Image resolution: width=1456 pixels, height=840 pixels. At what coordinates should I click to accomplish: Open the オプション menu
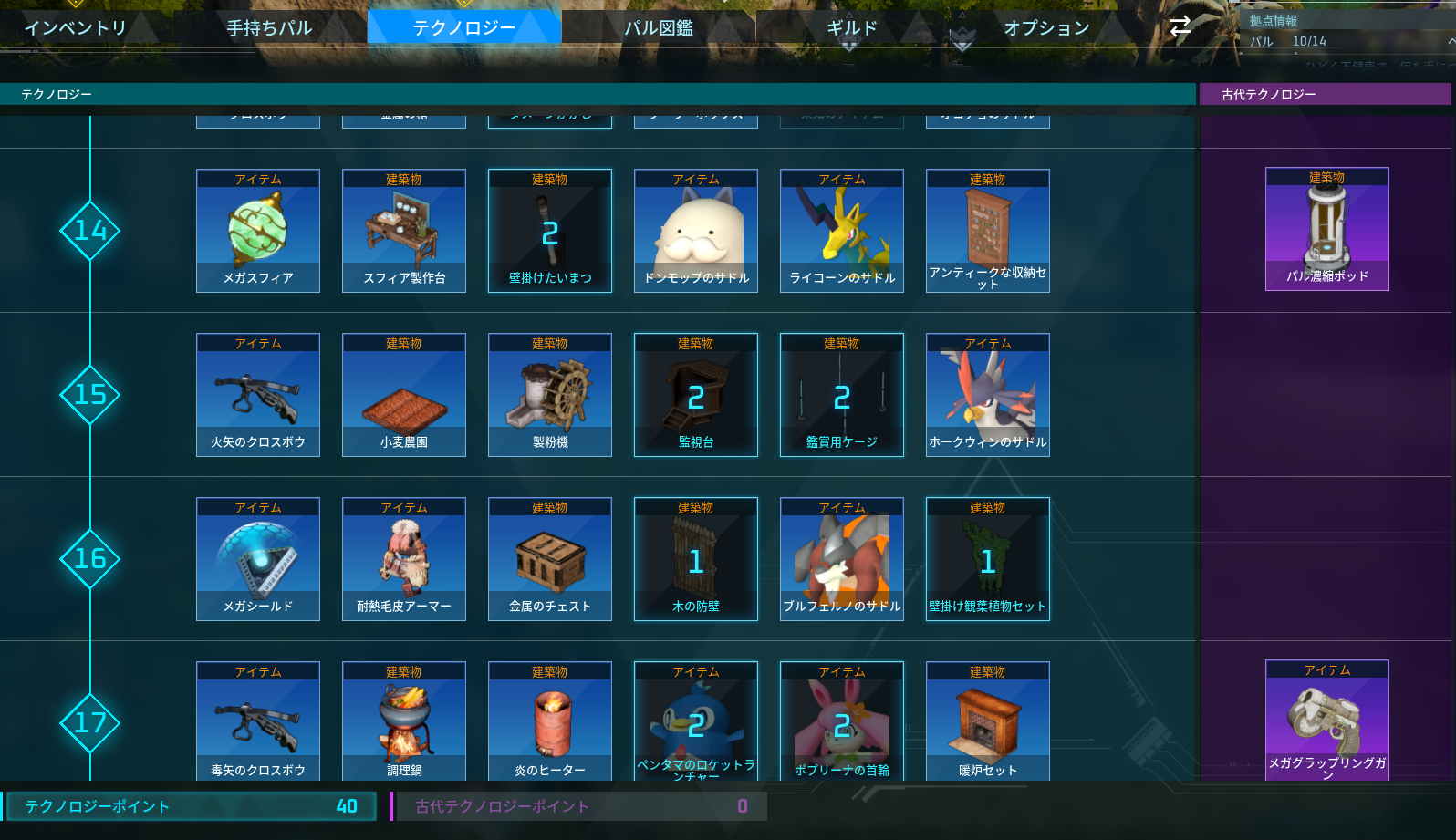pyautogui.click(x=1047, y=27)
